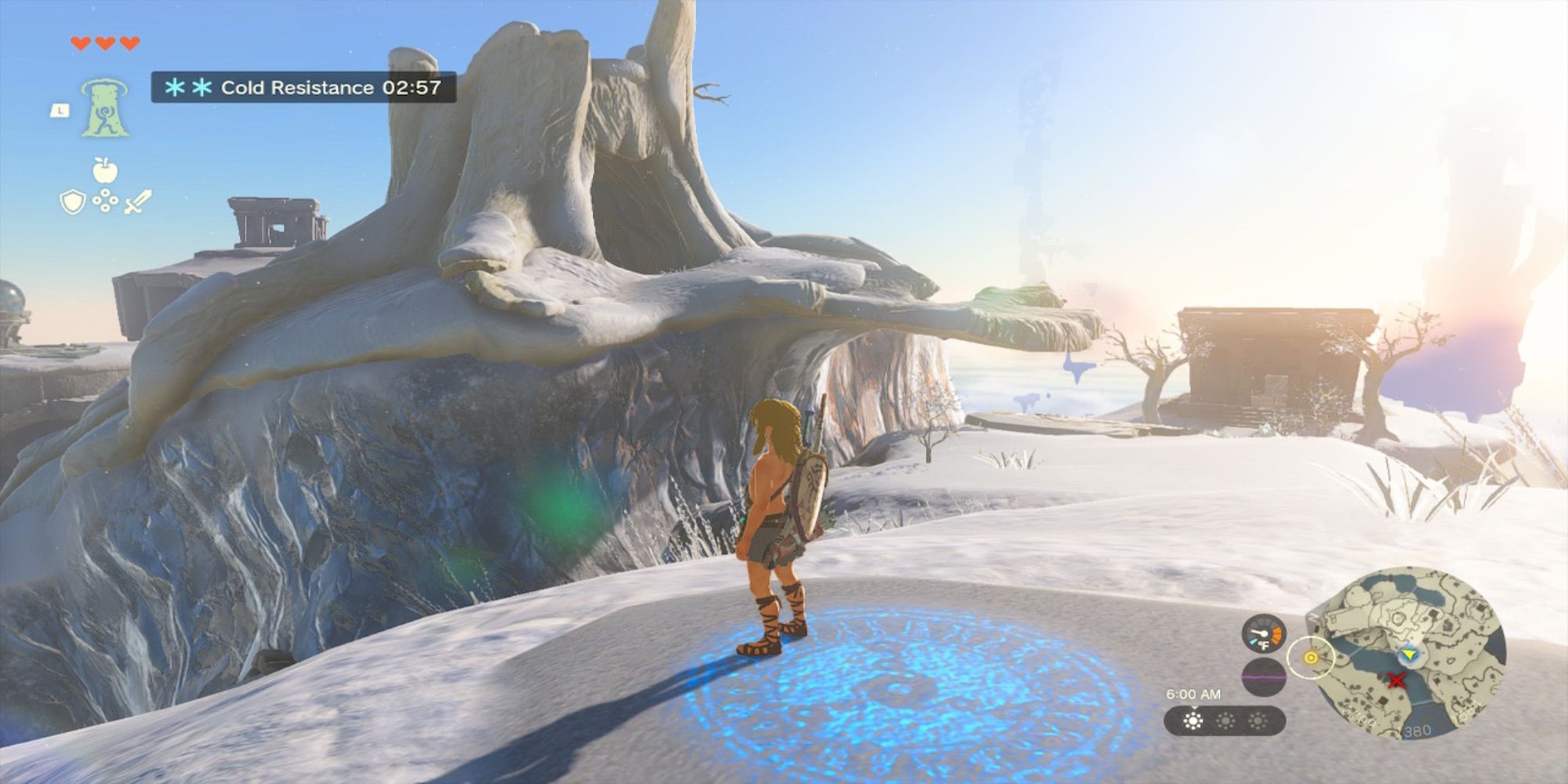Click the yellow player arrow on the minimap

coord(1409,652)
